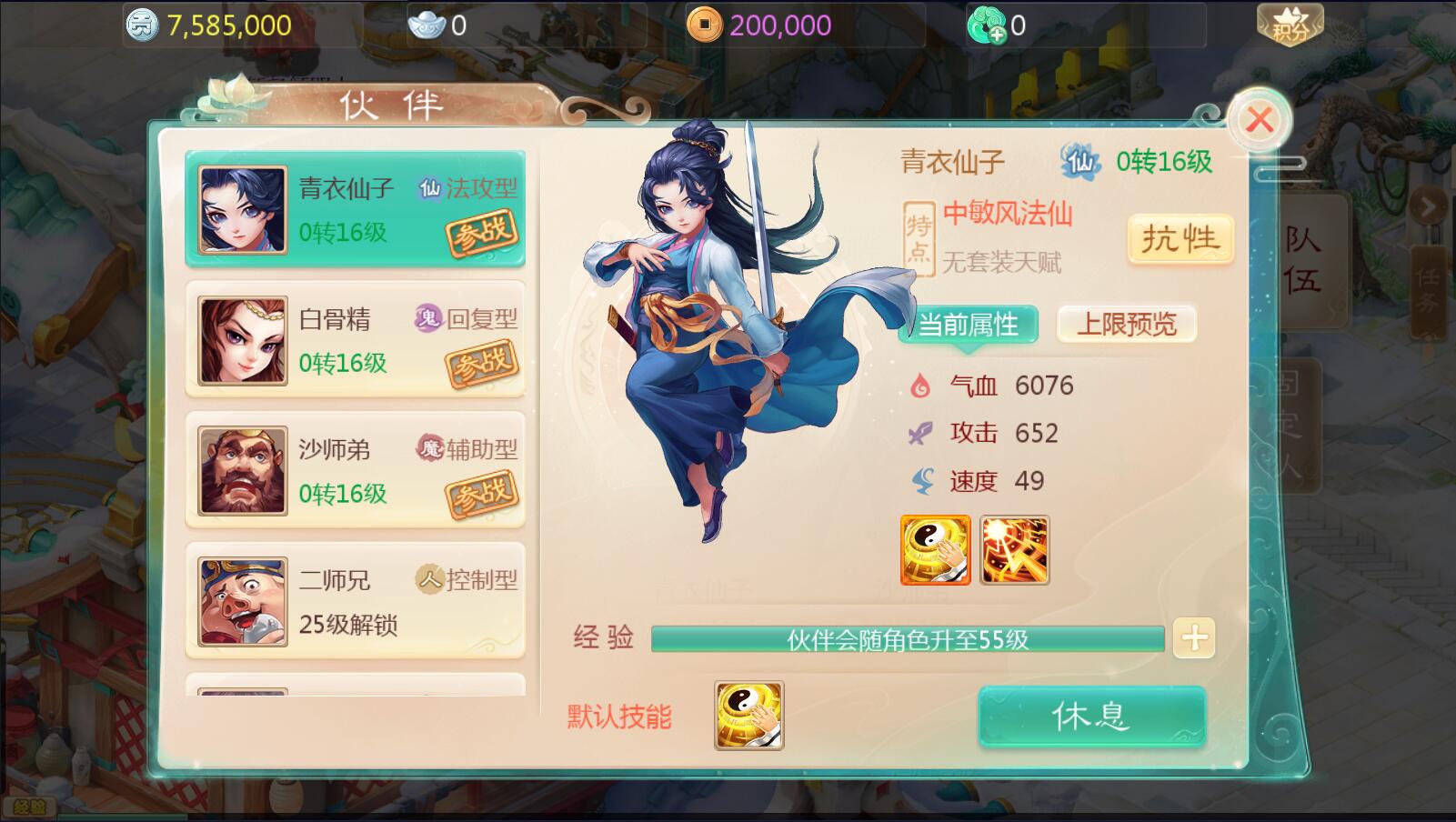Inspect the yin-yang palm skill under stats
The height and width of the screenshot is (822, 1456).
[935, 550]
